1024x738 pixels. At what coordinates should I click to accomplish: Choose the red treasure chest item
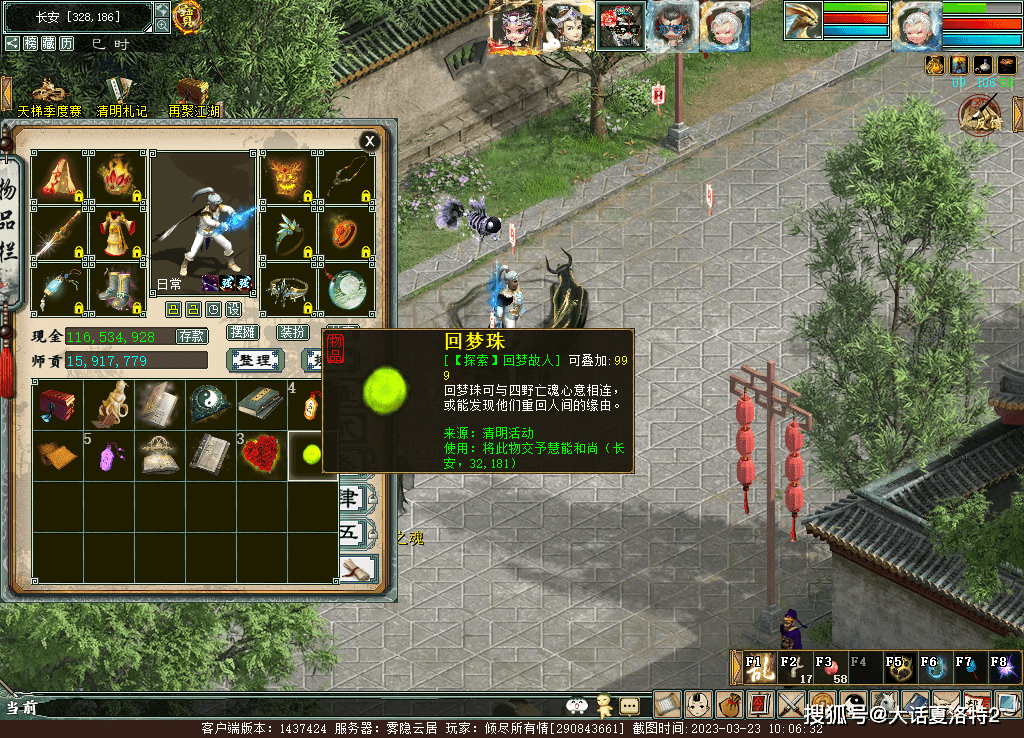57,403
